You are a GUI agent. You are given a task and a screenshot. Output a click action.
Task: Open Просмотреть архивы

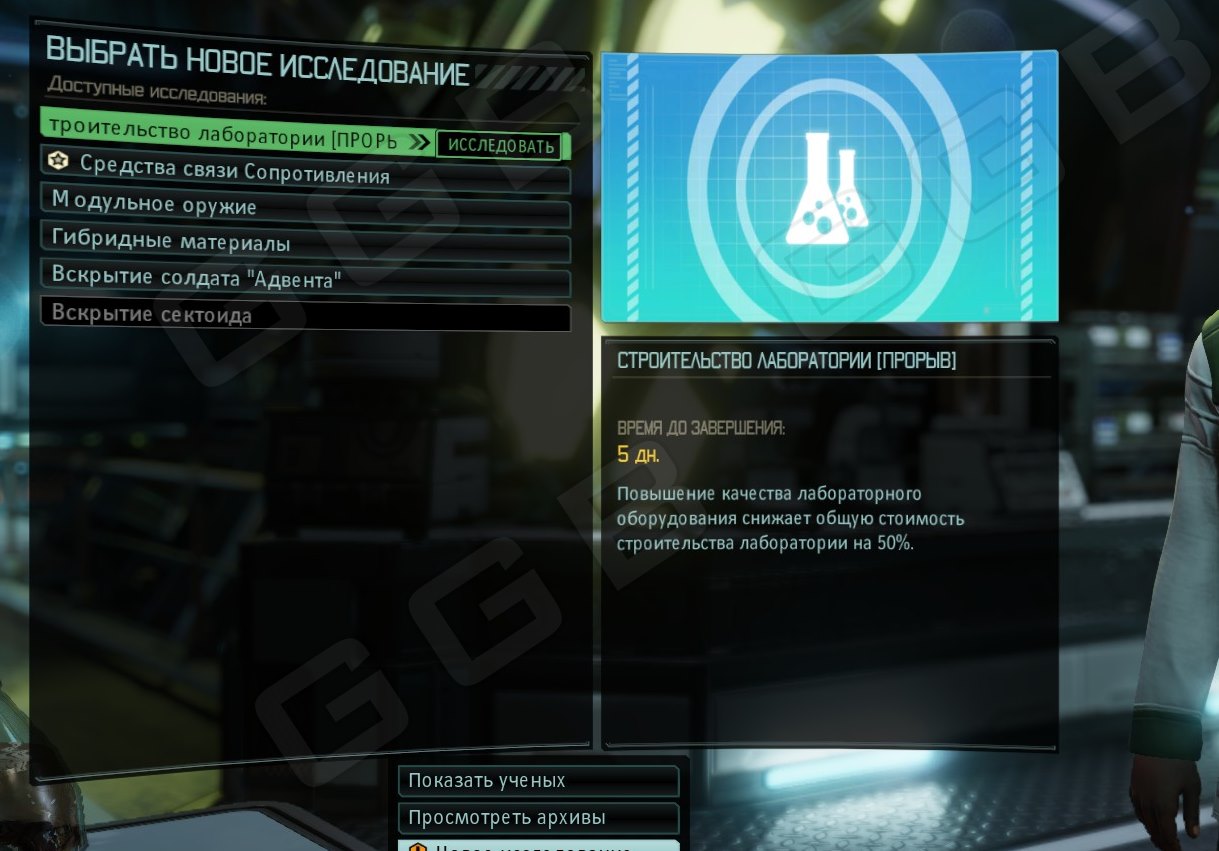538,818
